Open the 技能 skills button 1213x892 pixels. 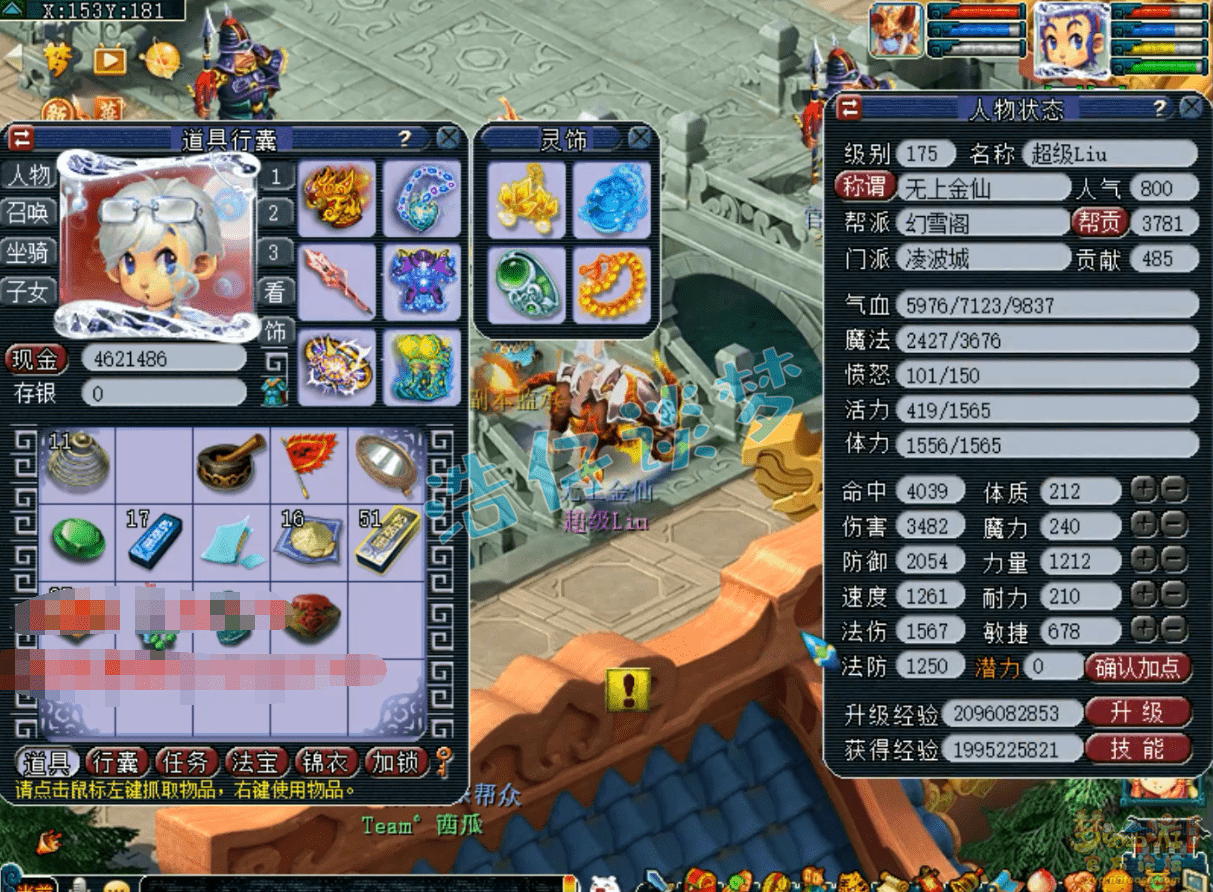[1137, 749]
